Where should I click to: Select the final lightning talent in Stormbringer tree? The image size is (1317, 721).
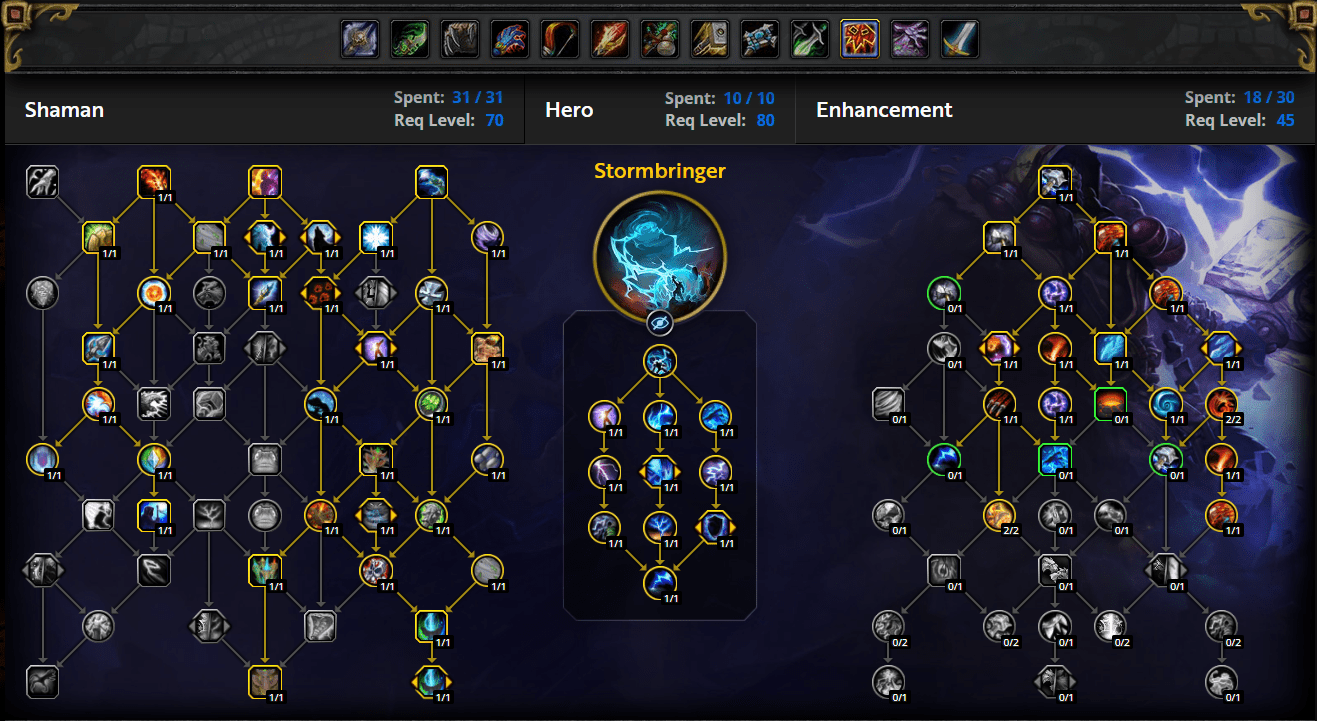coord(661,583)
